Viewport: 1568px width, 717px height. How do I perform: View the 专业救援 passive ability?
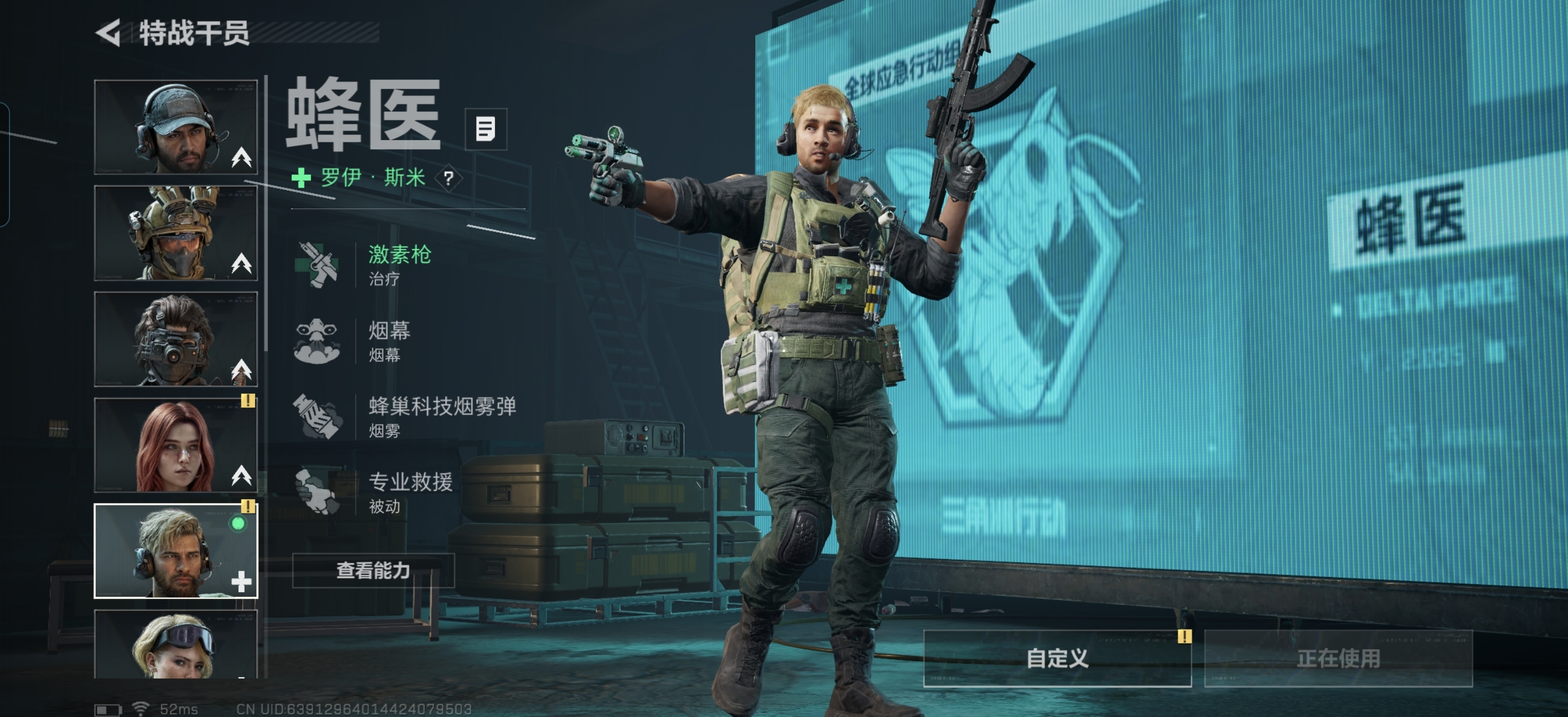coord(410,492)
